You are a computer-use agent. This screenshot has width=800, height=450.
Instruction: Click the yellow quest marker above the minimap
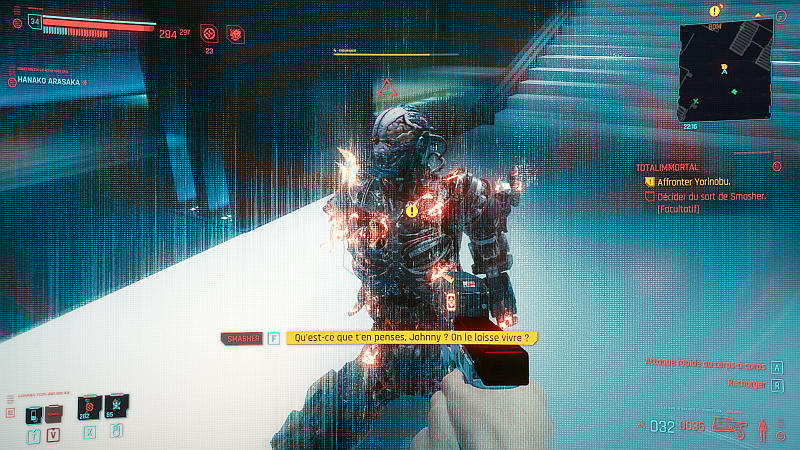714,11
